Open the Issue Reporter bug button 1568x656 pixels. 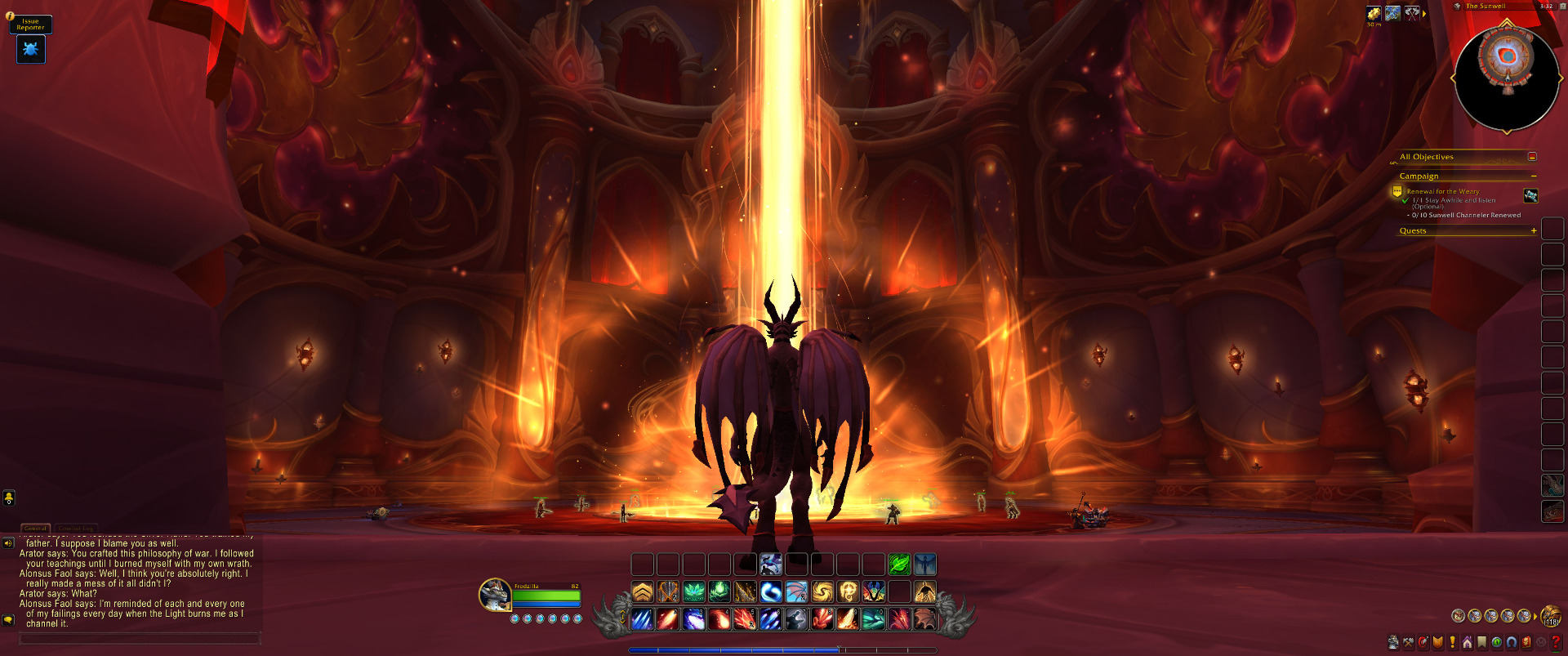(31, 50)
